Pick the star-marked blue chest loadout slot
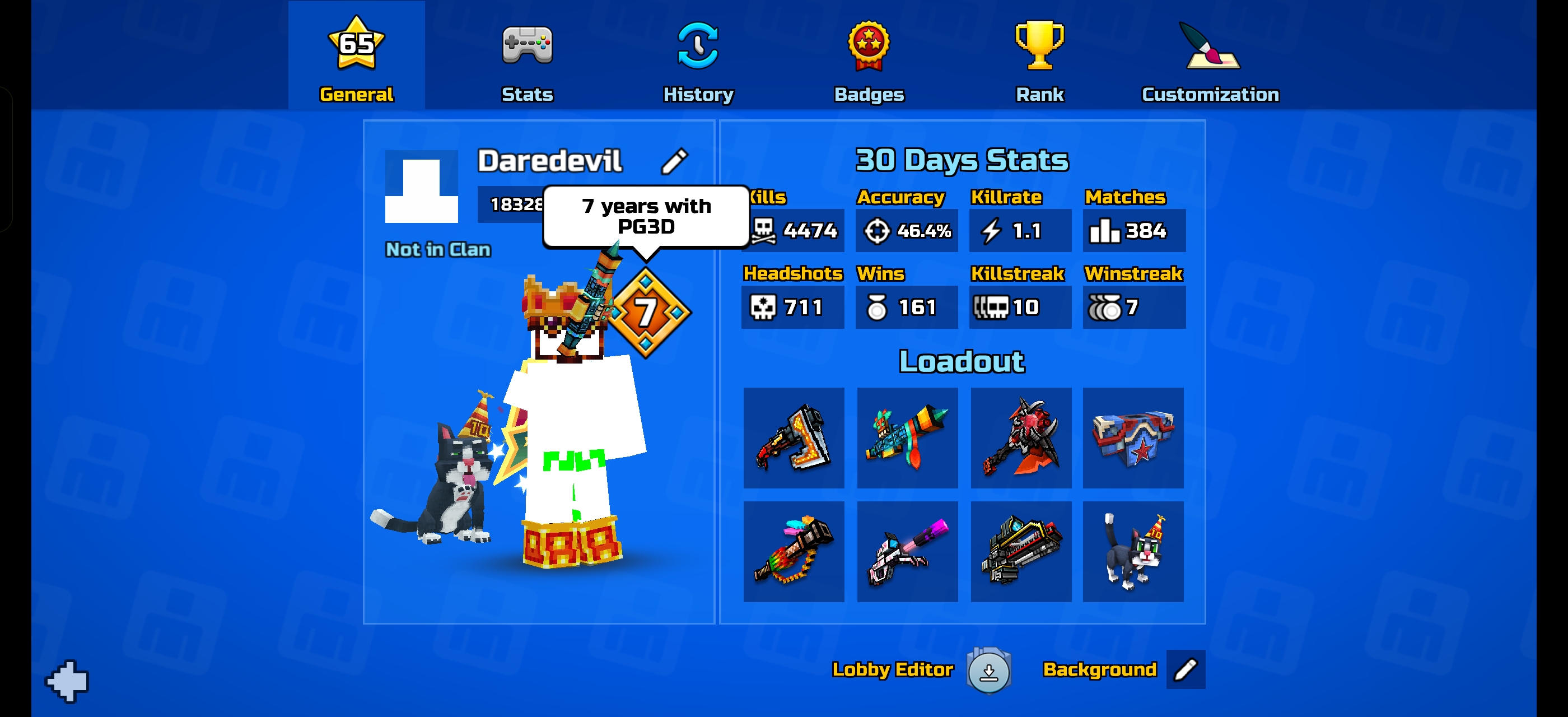 click(1133, 437)
